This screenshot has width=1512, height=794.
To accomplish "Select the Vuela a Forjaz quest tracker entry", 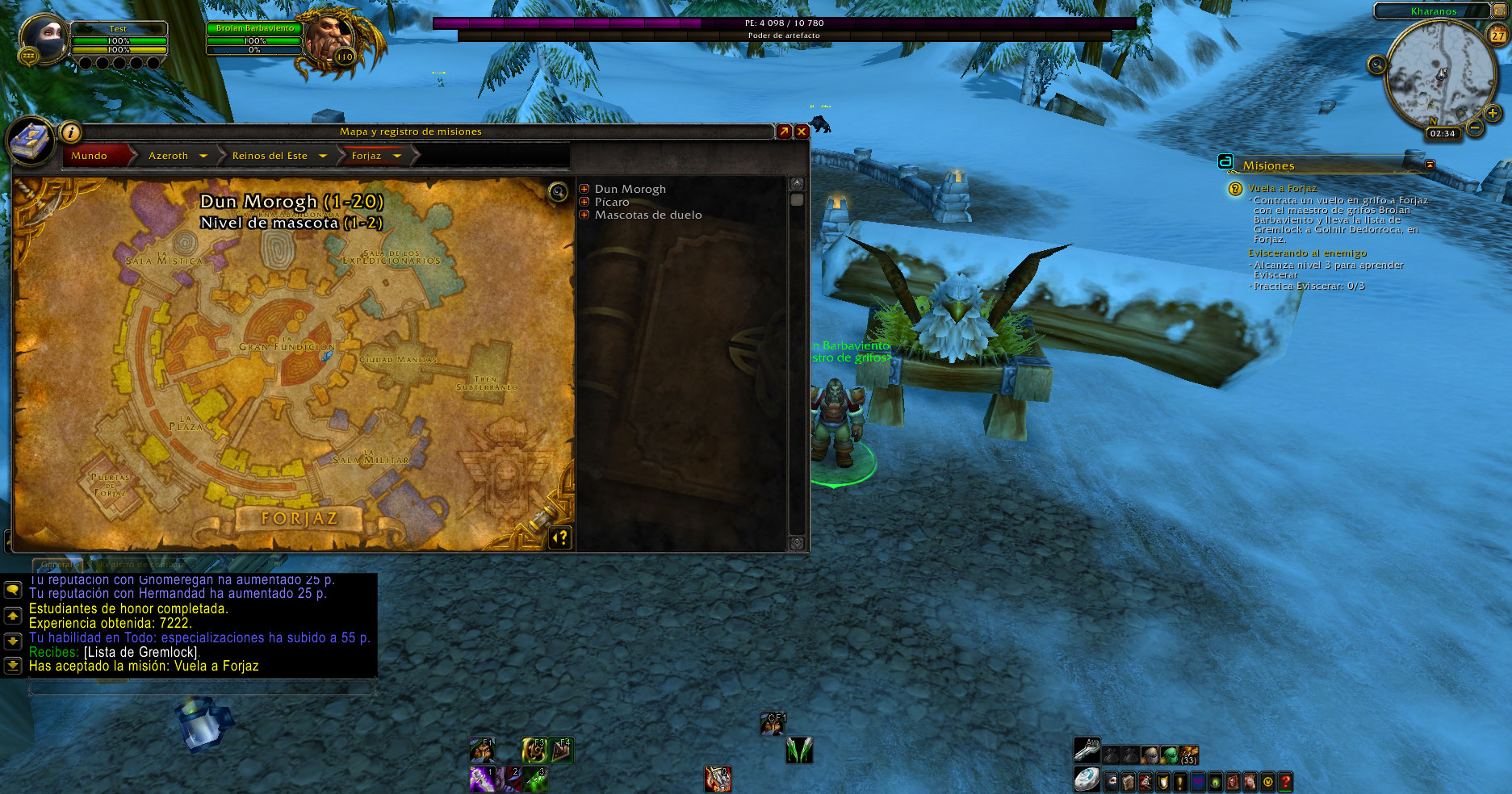I will (1282, 188).
